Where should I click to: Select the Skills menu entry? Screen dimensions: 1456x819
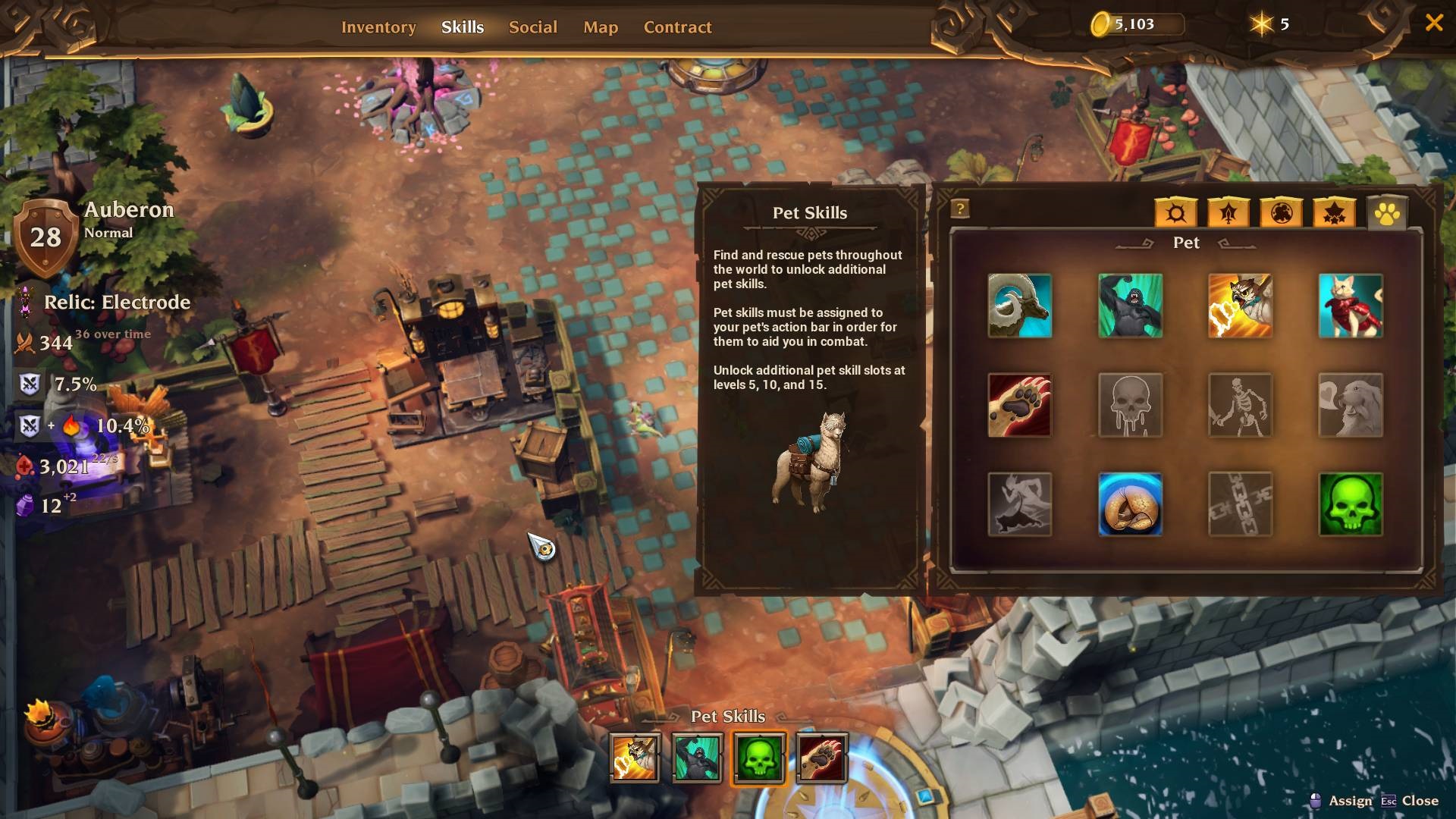(x=463, y=27)
